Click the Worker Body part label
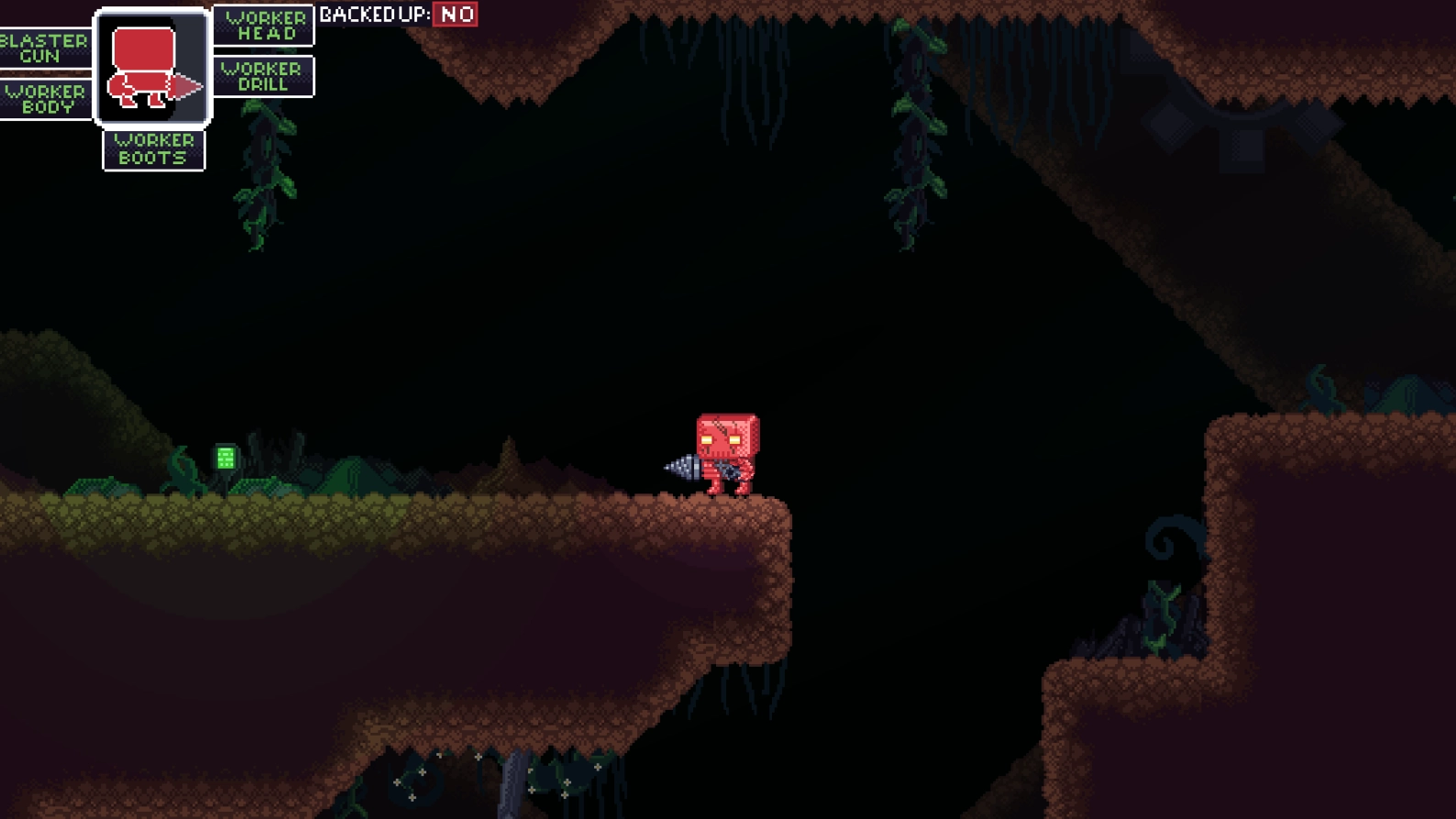The width and height of the screenshot is (1456, 819). pyautogui.click(x=46, y=98)
